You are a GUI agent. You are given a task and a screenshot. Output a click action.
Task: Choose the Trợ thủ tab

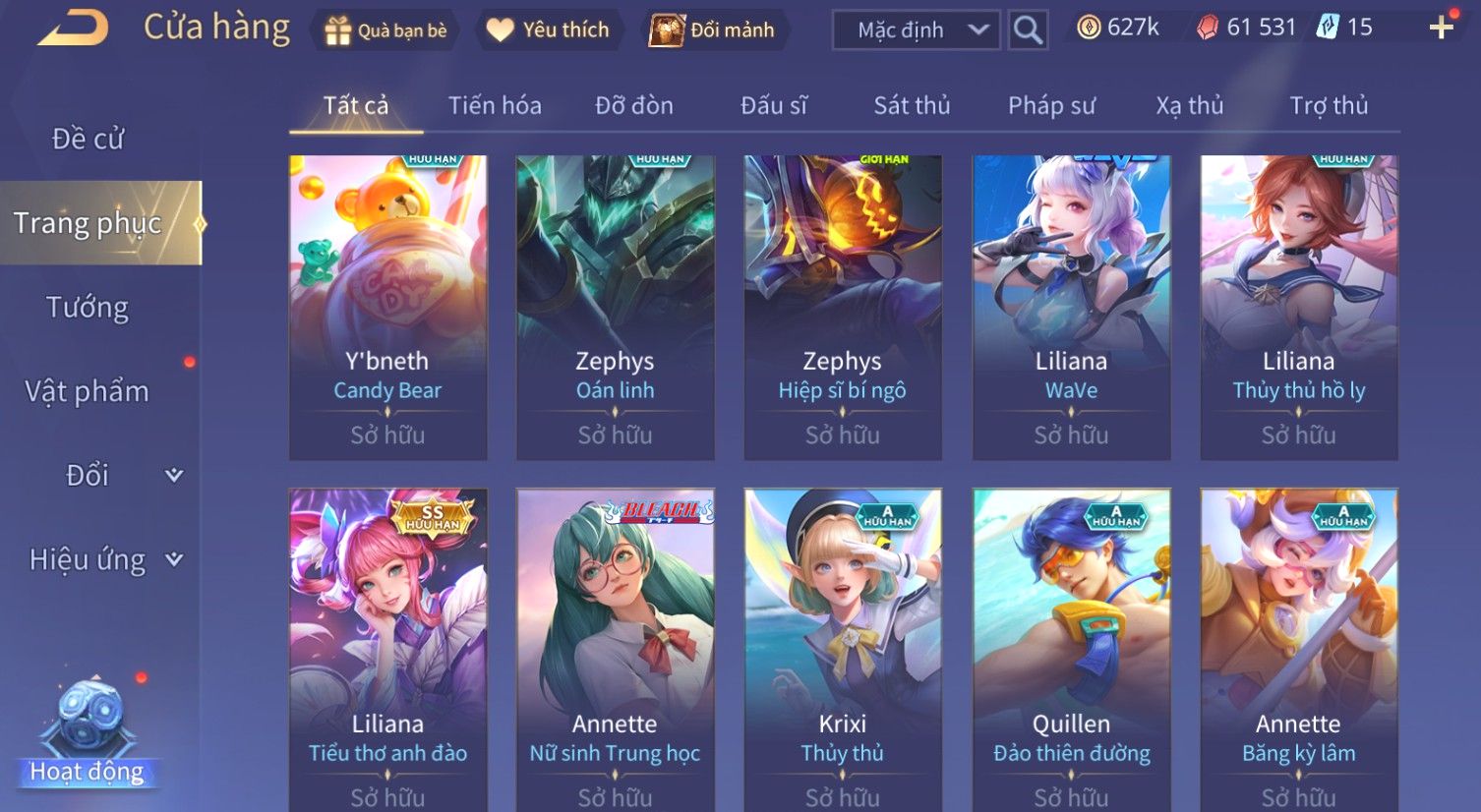point(1329,106)
